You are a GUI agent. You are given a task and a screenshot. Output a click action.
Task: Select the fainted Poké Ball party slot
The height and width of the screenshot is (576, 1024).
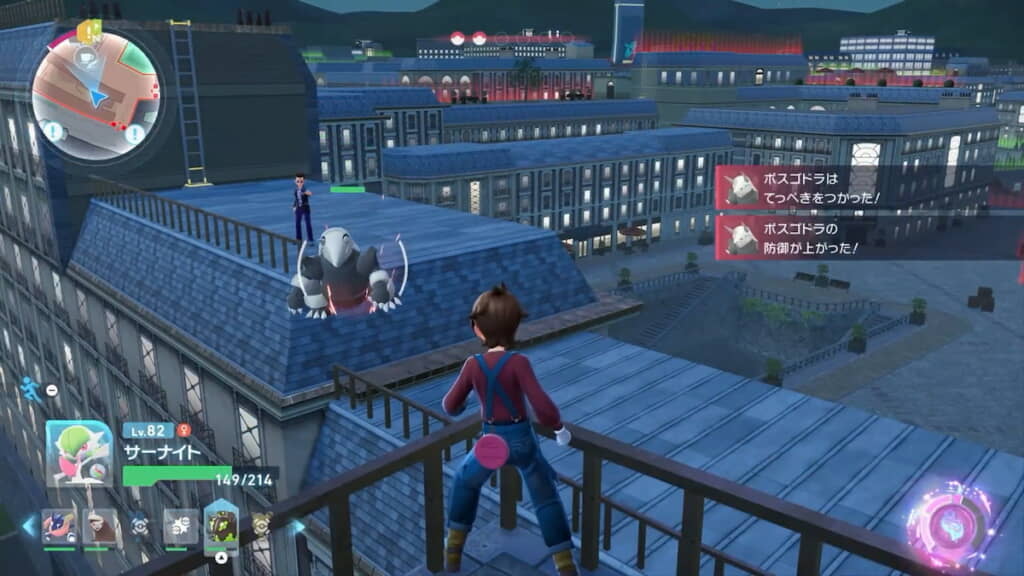click(140, 526)
